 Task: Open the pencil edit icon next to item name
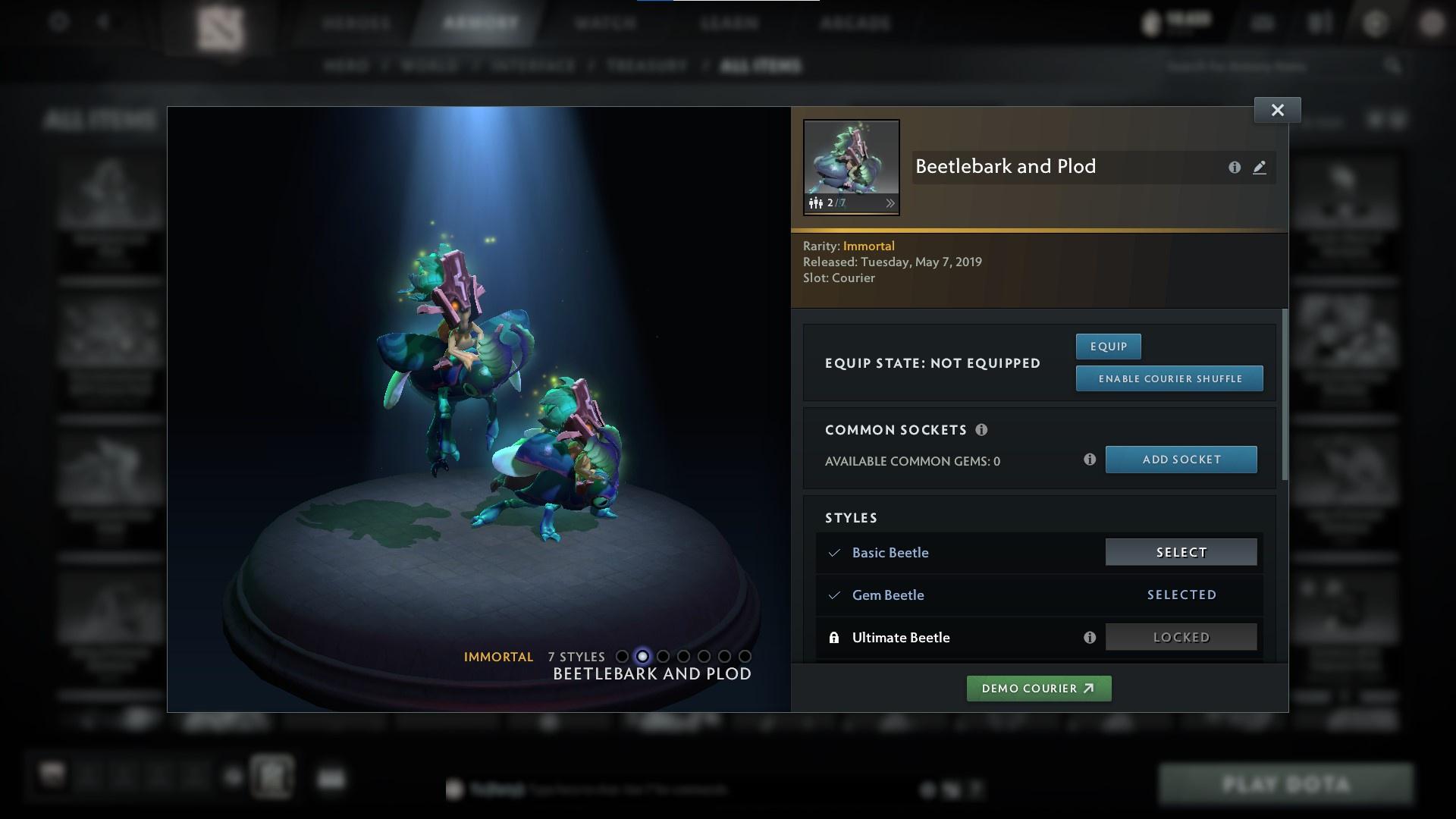tap(1259, 168)
